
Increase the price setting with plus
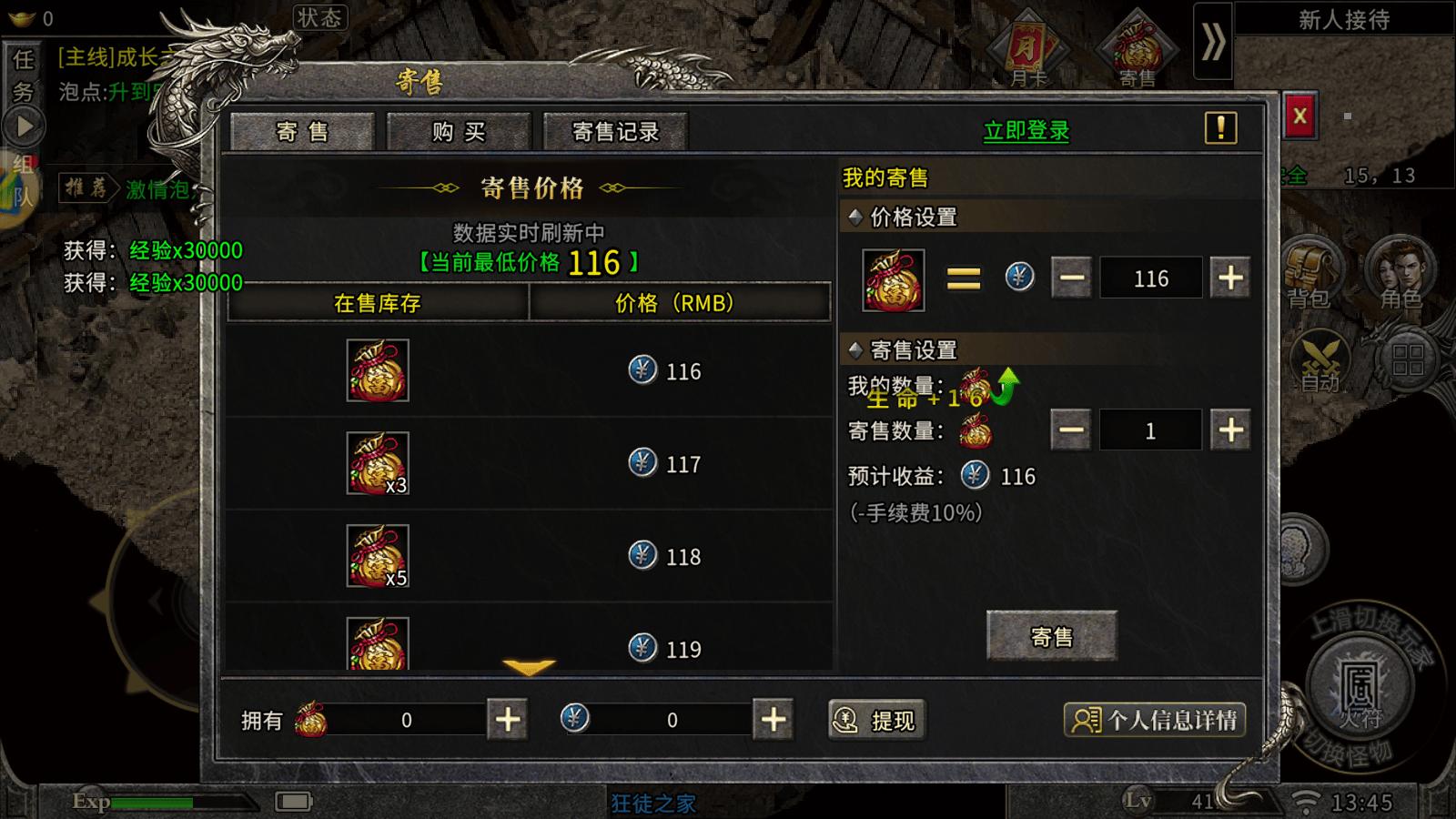(1230, 278)
